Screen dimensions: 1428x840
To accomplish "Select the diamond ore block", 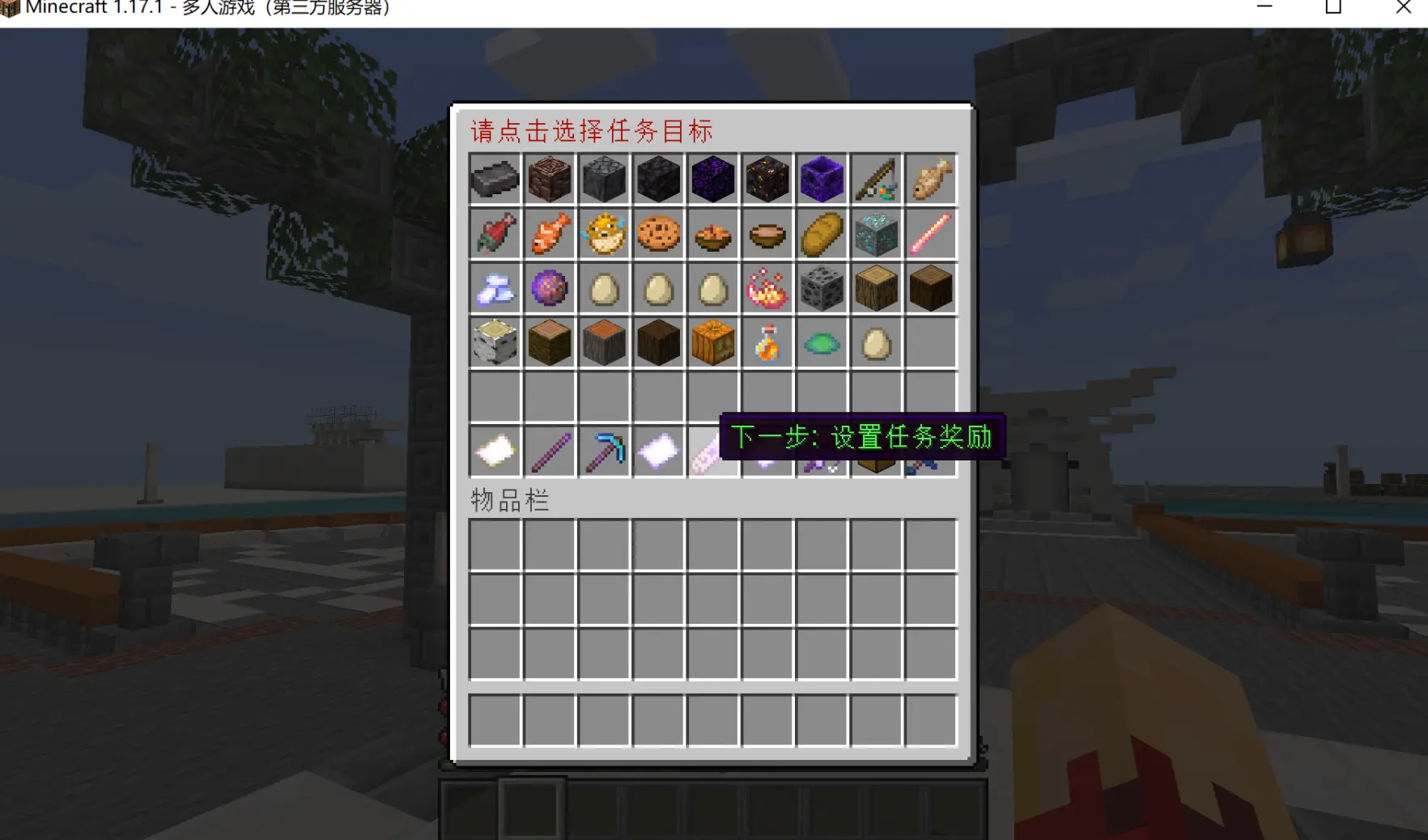I will [x=877, y=234].
